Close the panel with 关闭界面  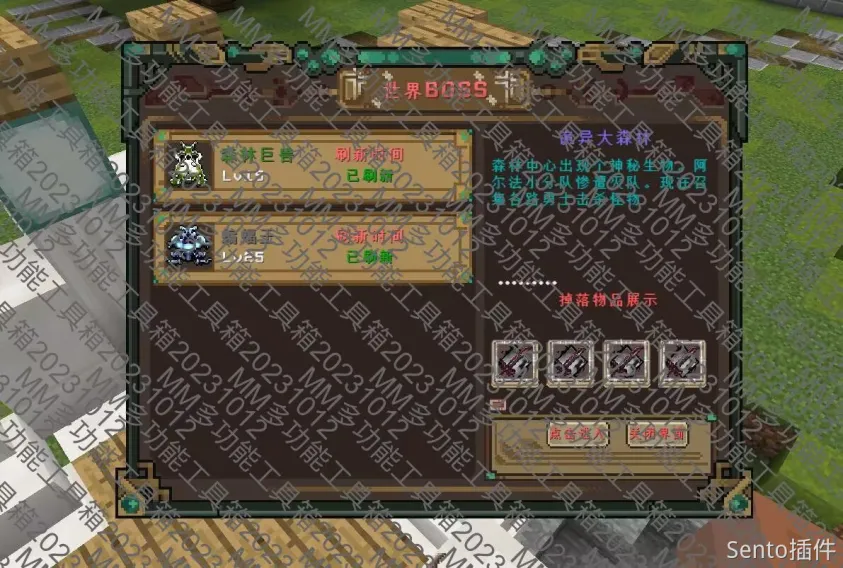[x=657, y=434]
